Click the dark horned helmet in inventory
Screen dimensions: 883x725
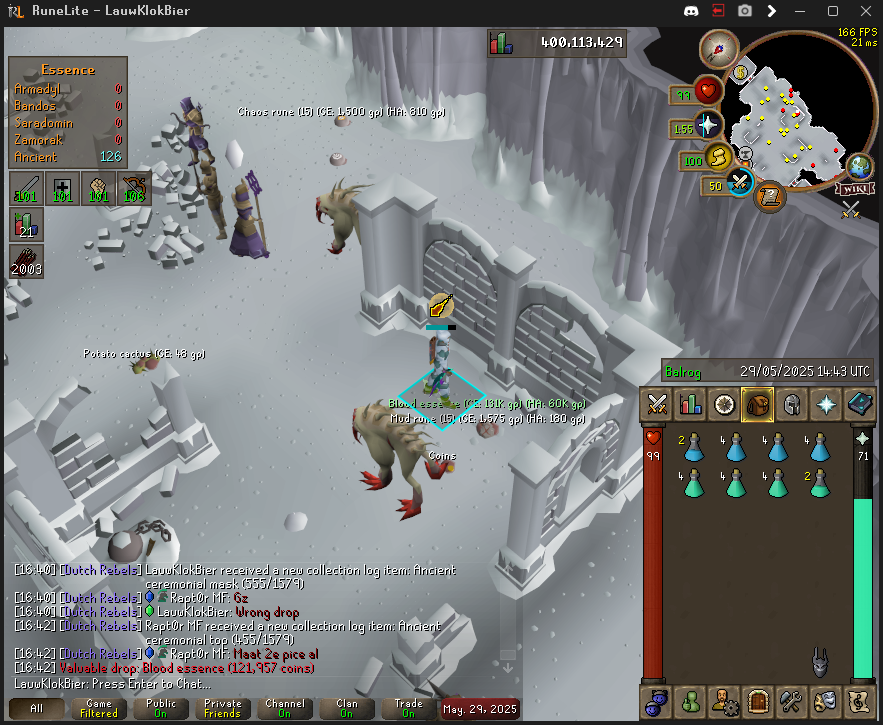(820, 660)
